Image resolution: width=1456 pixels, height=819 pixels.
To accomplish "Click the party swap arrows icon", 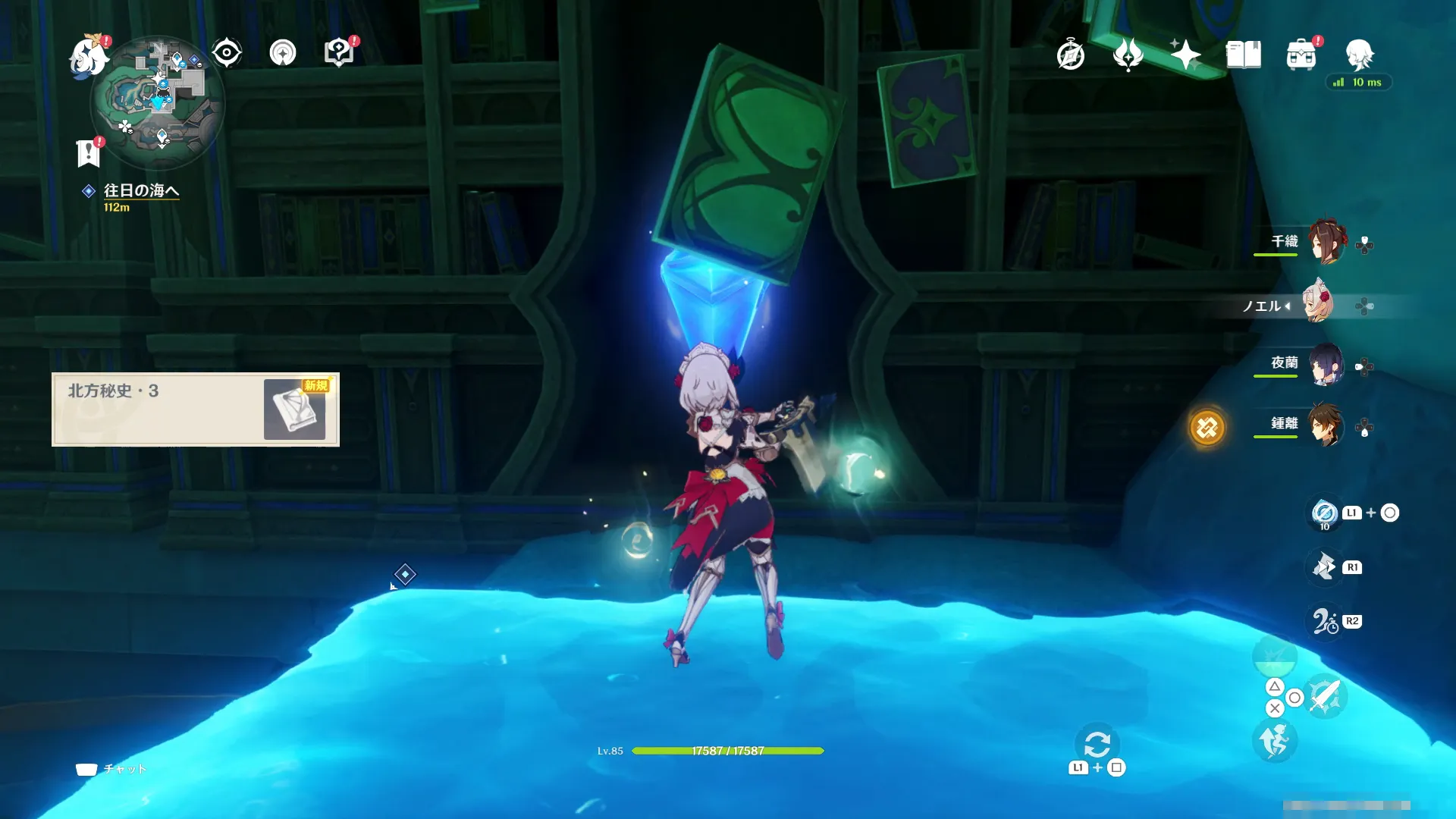I will point(1097,744).
